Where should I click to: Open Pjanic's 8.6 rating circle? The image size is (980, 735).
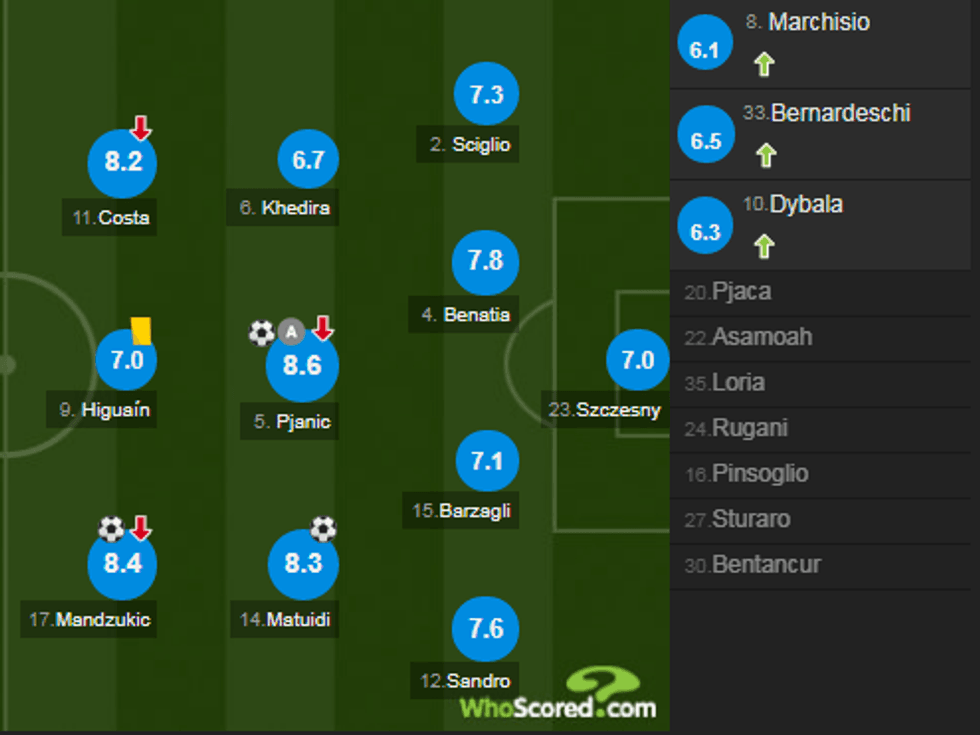(302, 366)
